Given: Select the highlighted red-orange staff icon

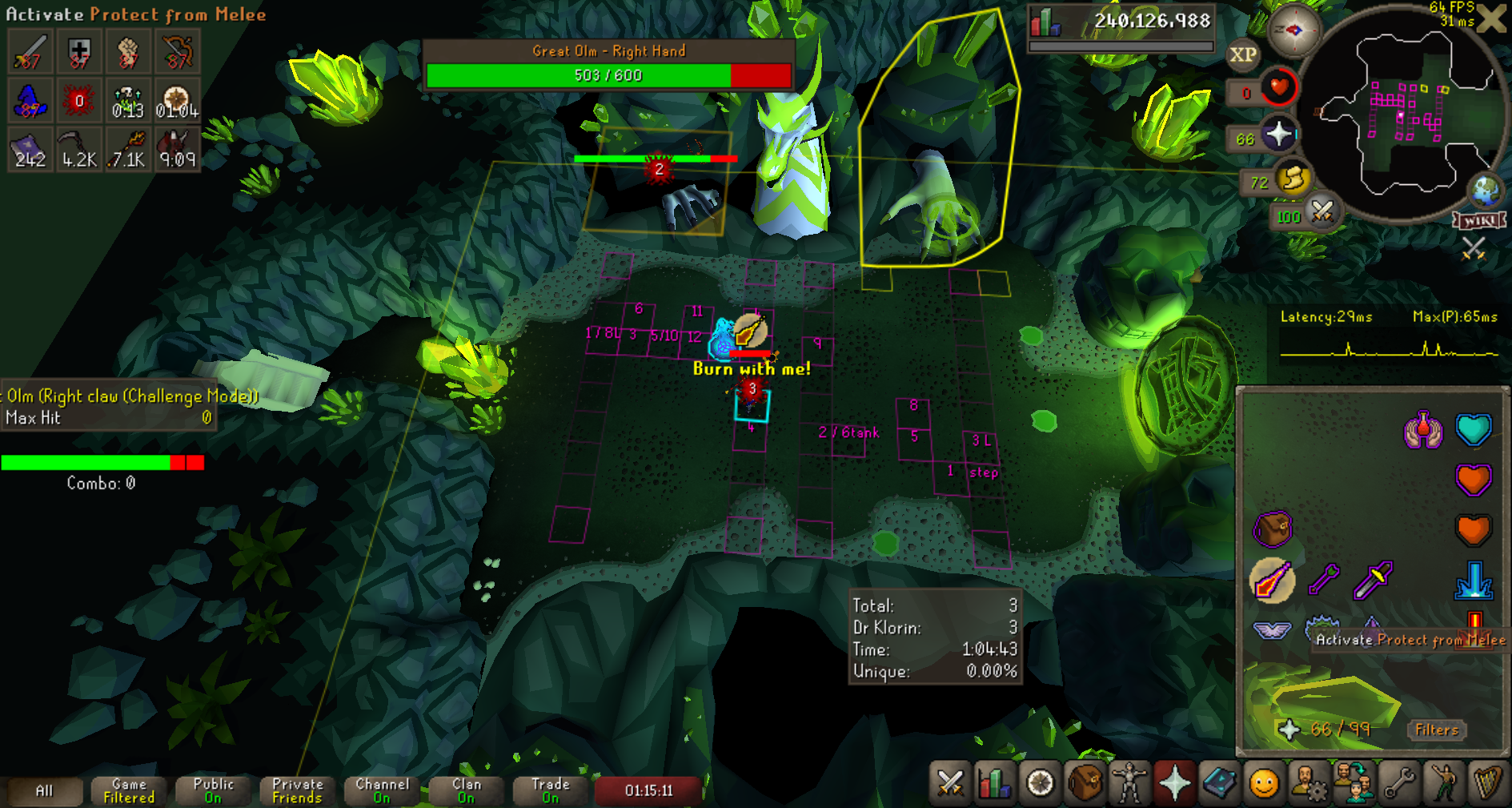Looking at the screenshot, I should pyautogui.click(x=1271, y=579).
